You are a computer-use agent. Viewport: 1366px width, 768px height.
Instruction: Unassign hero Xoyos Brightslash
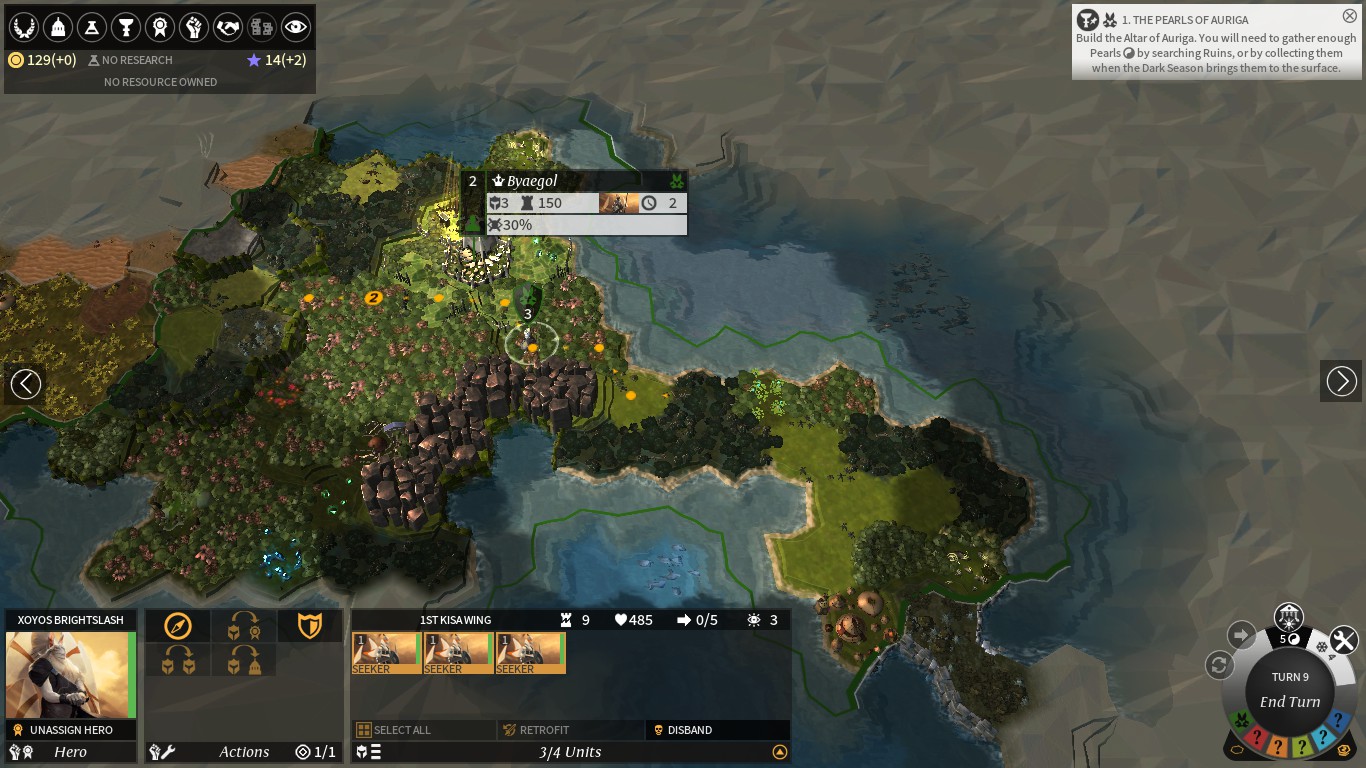(70, 730)
